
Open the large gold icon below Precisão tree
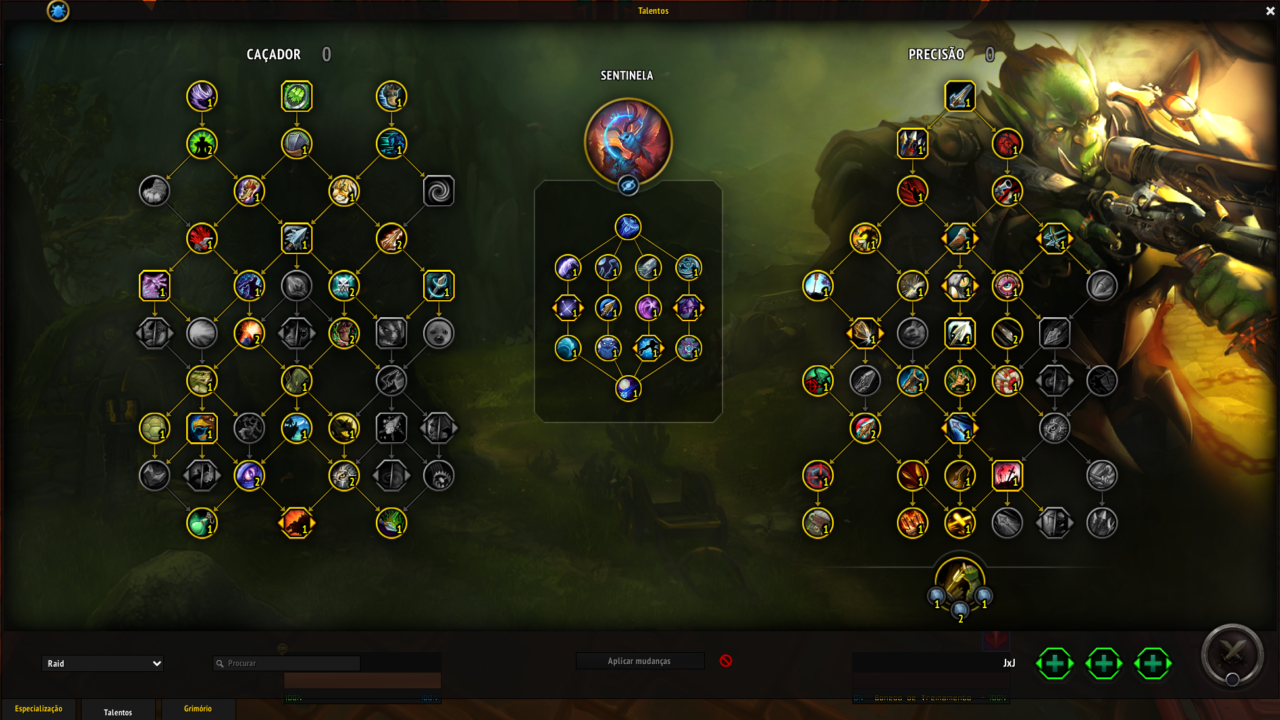click(960, 581)
